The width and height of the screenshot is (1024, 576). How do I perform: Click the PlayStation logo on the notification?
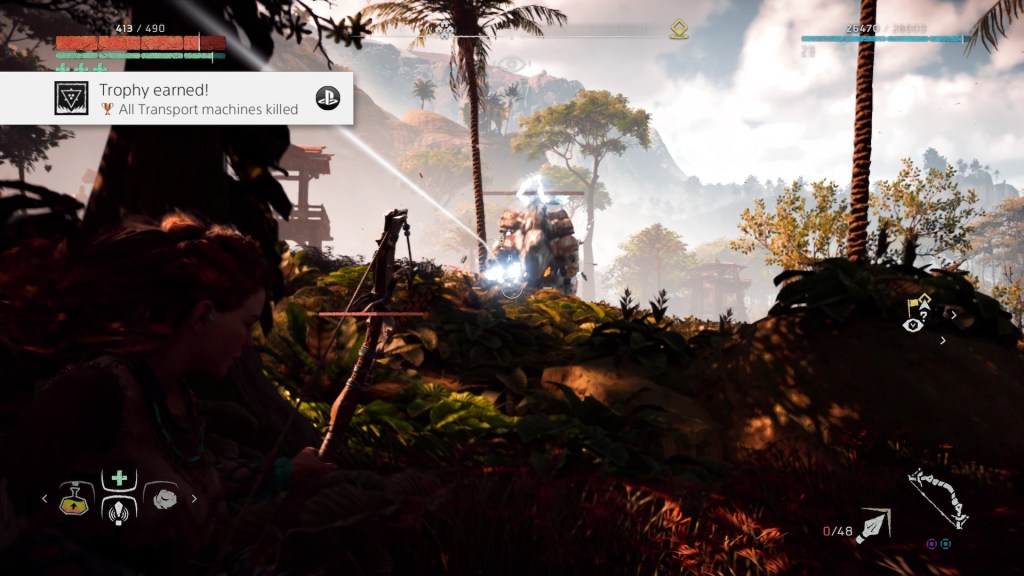(328, 98)
